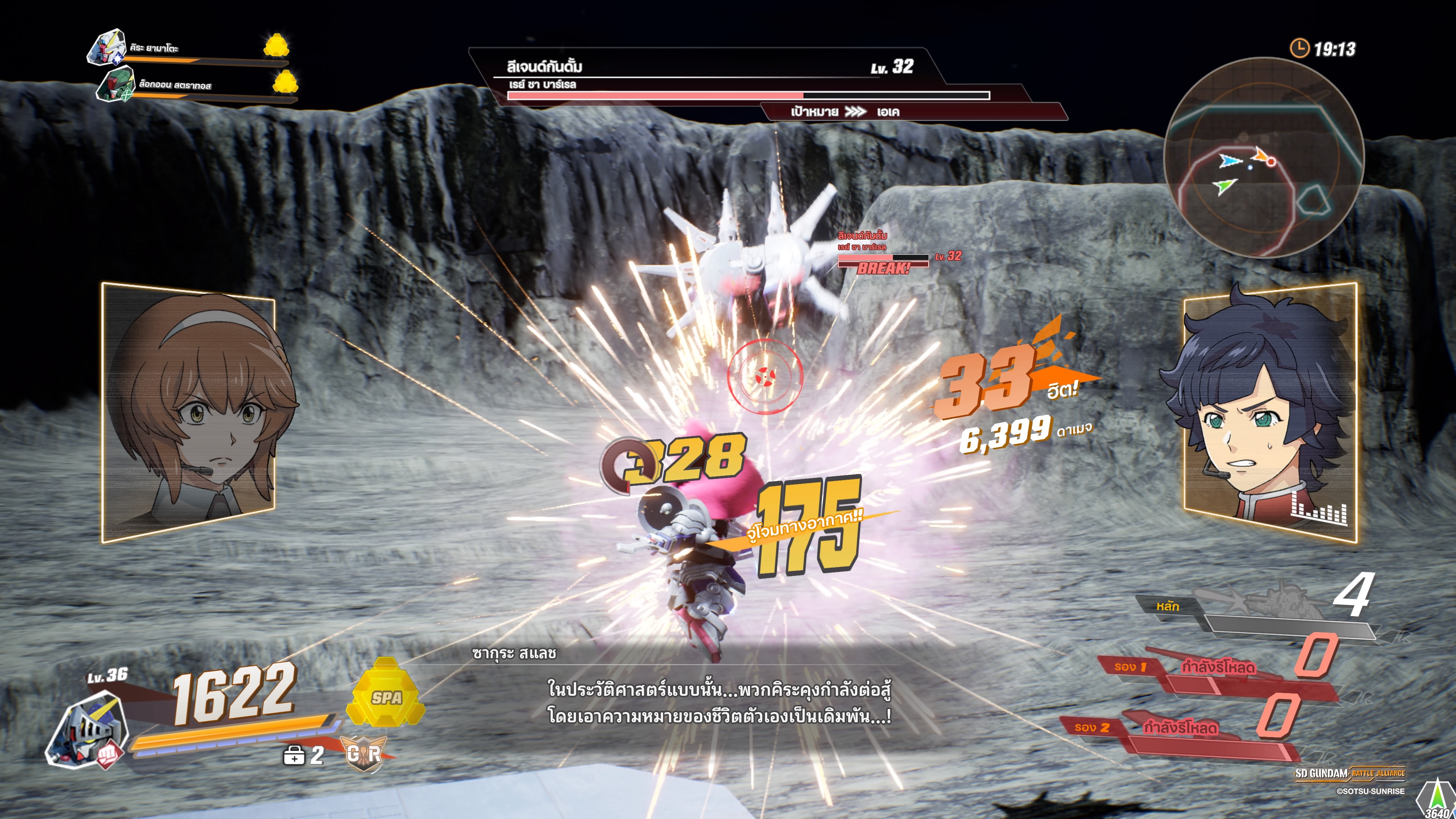Screen dimensions: 1456x819
Task: Open the circular minimap
Action: 1264,157
